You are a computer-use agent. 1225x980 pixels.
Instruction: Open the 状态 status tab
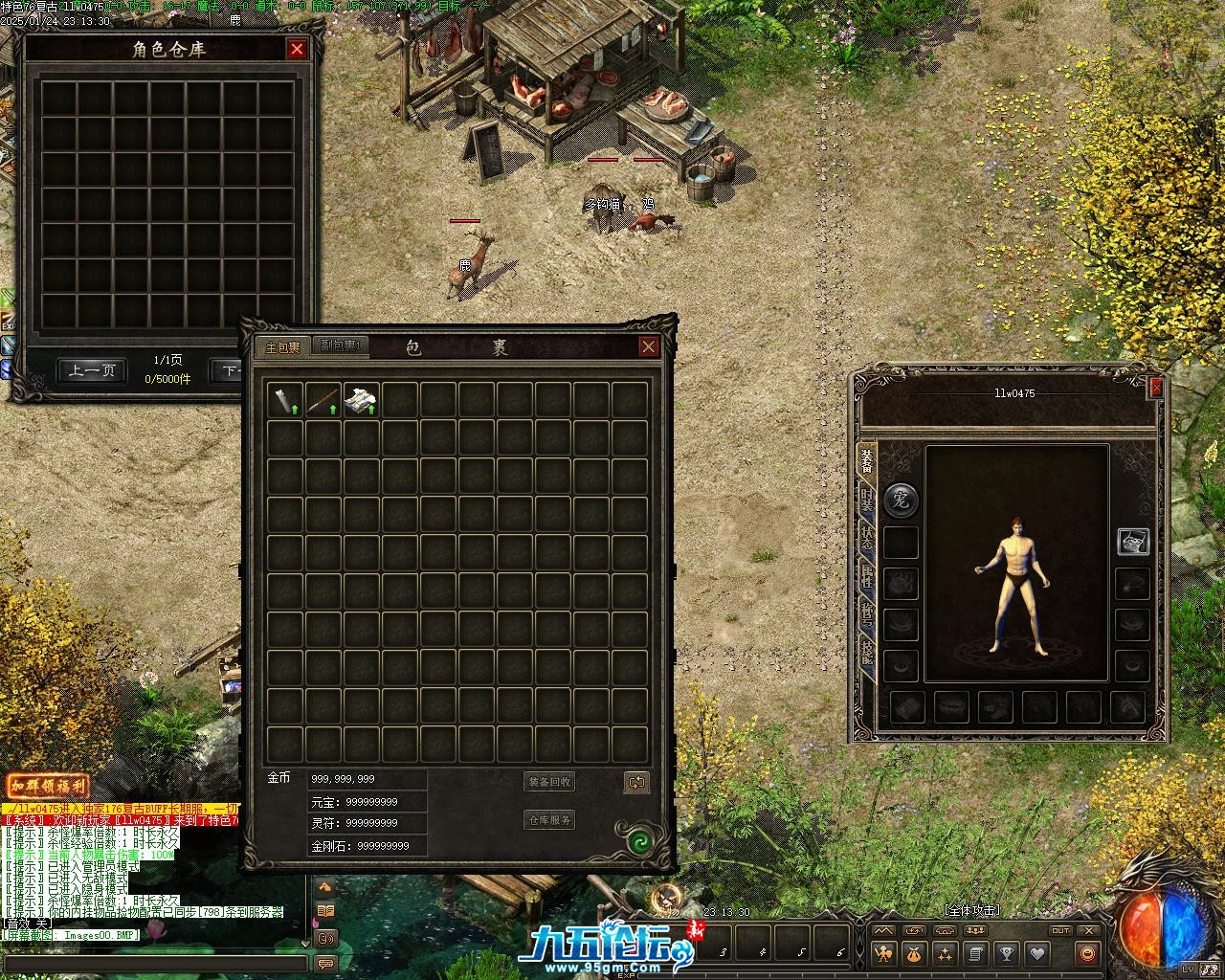pyautogui.click(x=866, y=537)
